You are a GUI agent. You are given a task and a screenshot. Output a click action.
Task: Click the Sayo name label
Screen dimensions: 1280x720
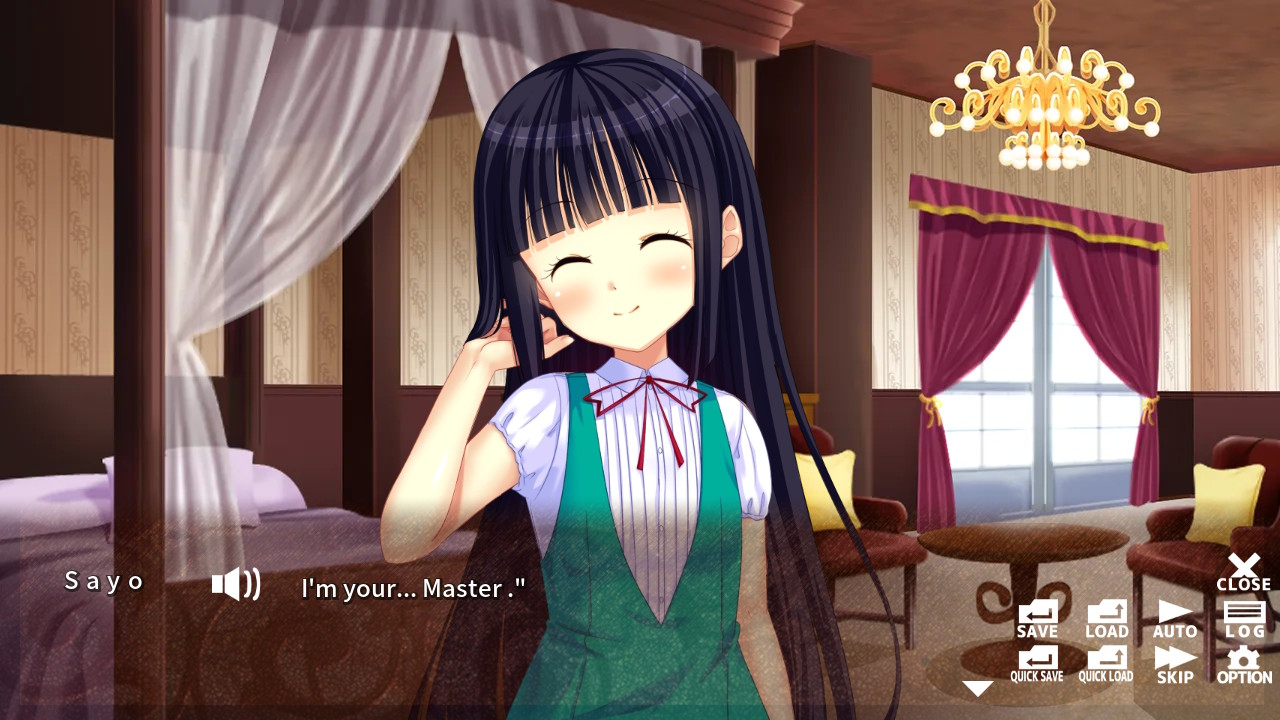[x=103, y=580]
